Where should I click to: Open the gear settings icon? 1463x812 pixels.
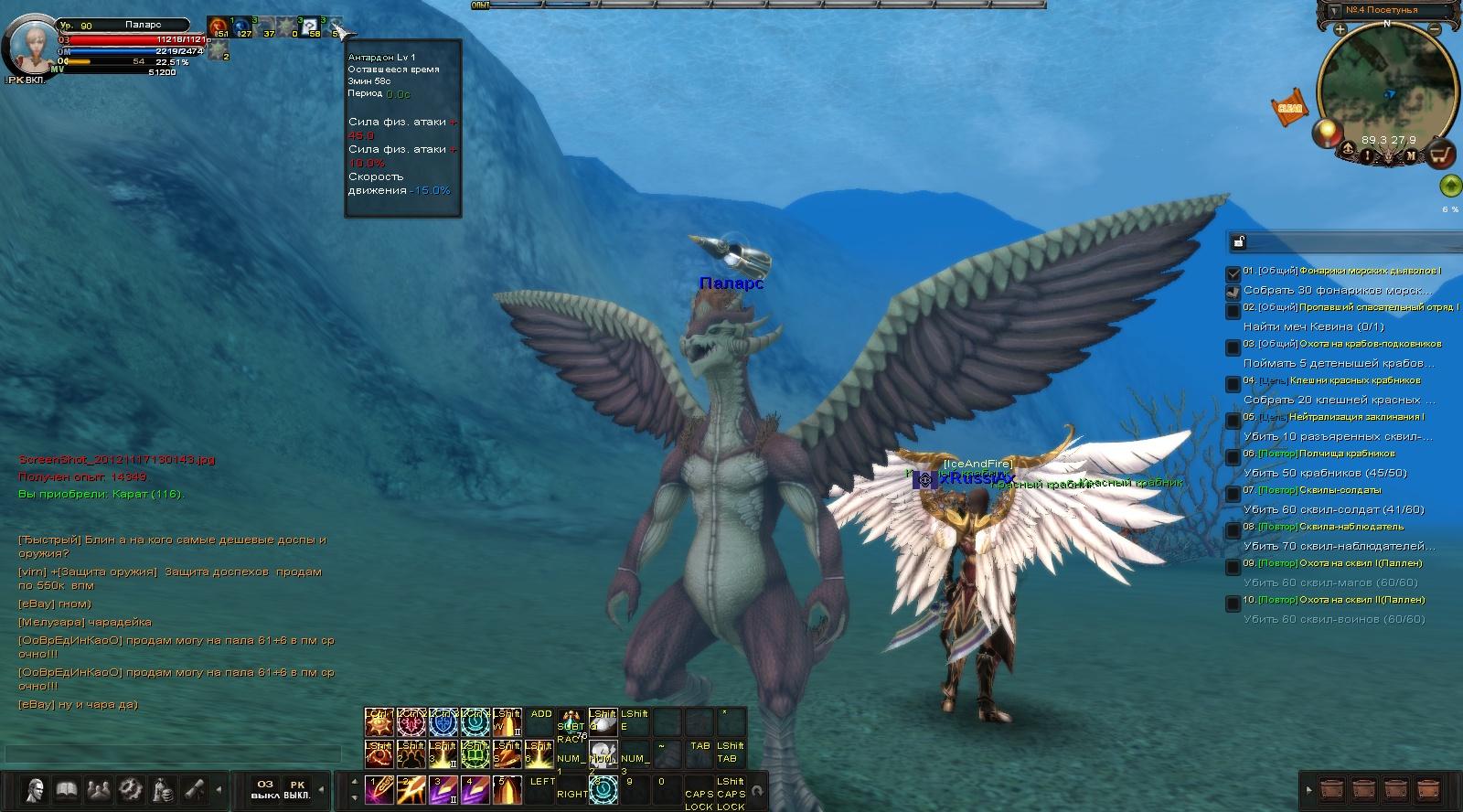point(130,789)
